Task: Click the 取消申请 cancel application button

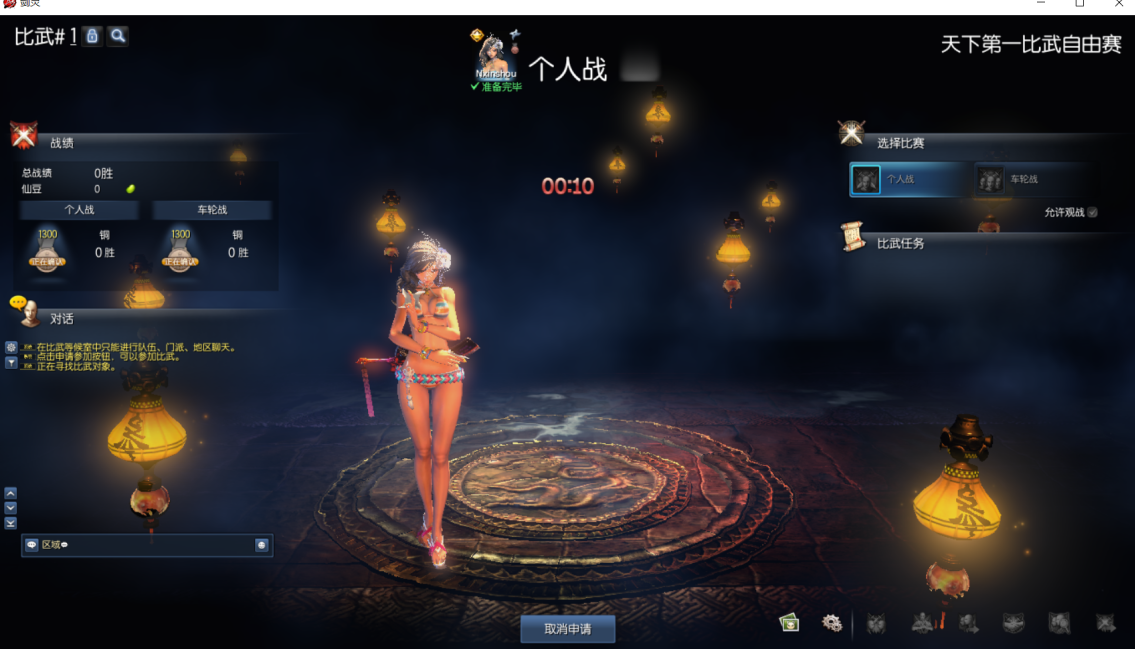Action: point(567,629)
